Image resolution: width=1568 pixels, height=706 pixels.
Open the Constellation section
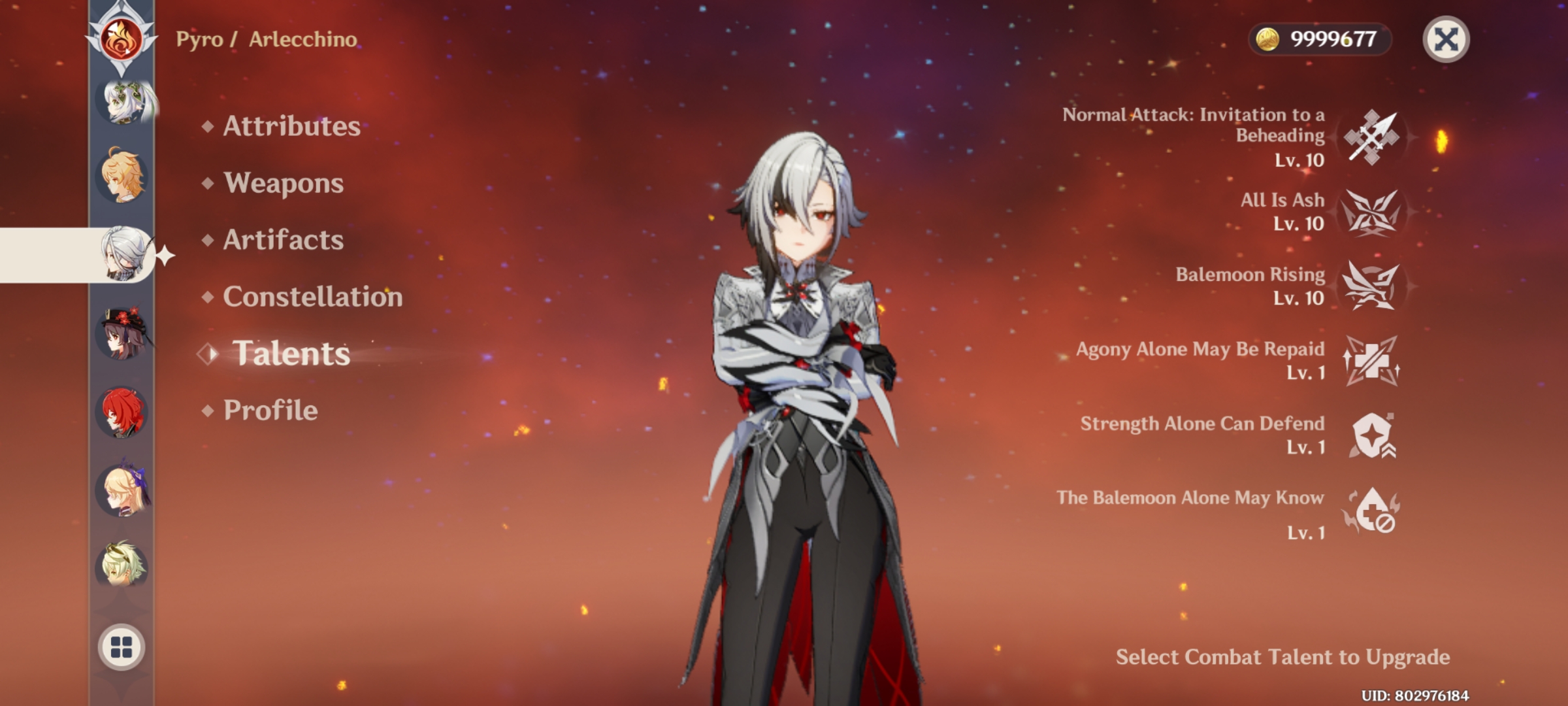click(x=312, y=297)
